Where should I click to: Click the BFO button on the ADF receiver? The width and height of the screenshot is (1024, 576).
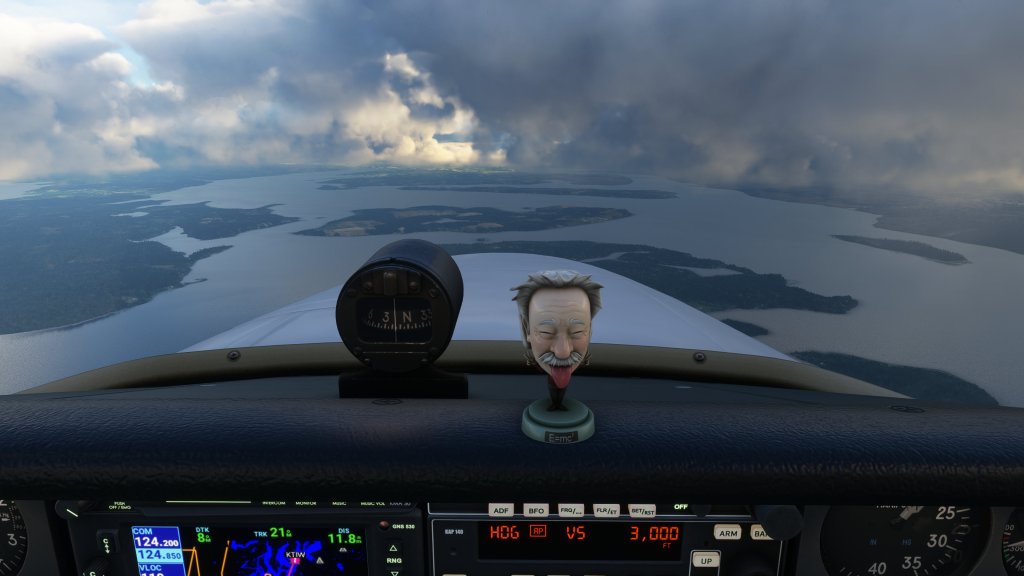click(536, 510)
